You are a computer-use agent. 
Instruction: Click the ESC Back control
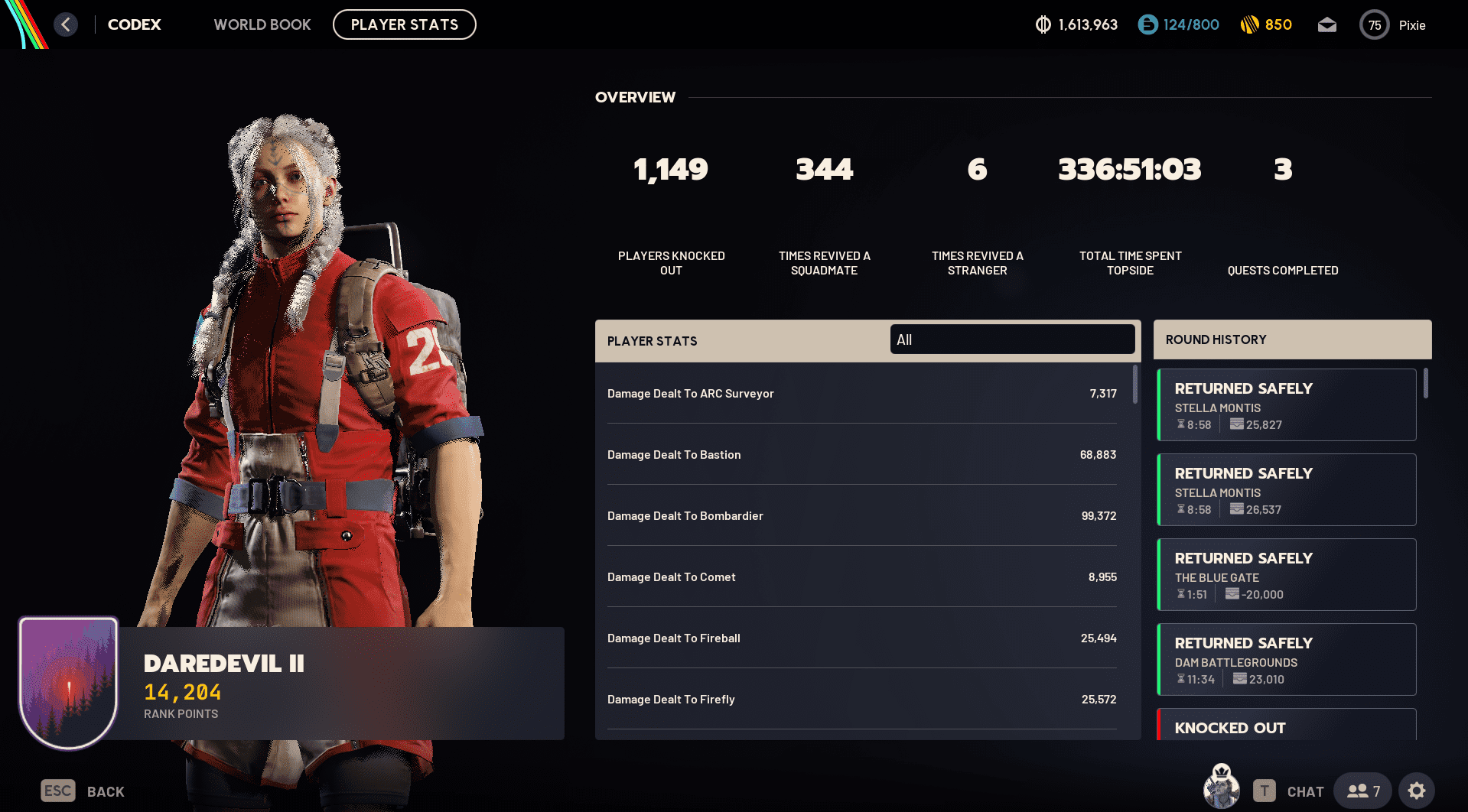pos(81,791)
